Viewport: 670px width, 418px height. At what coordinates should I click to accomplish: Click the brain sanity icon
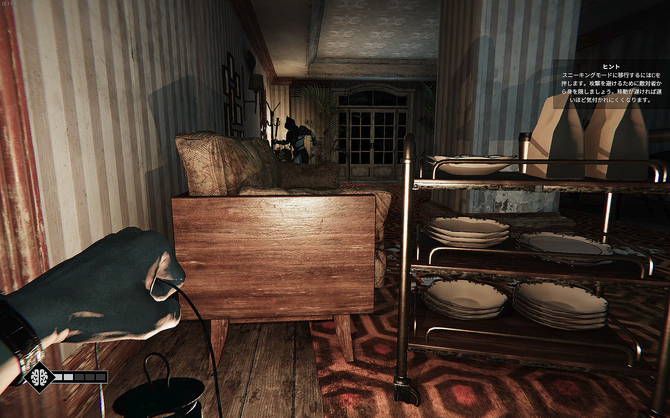tap(39, 377)
